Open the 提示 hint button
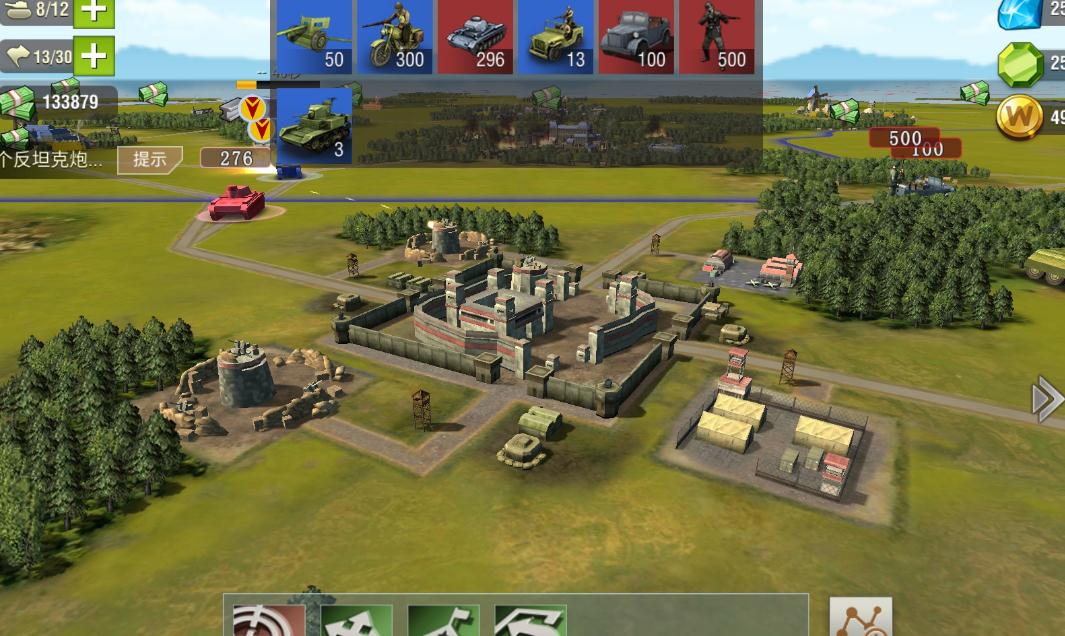The width and height of the screenshot is (1065, 636). tap(150, 159)
